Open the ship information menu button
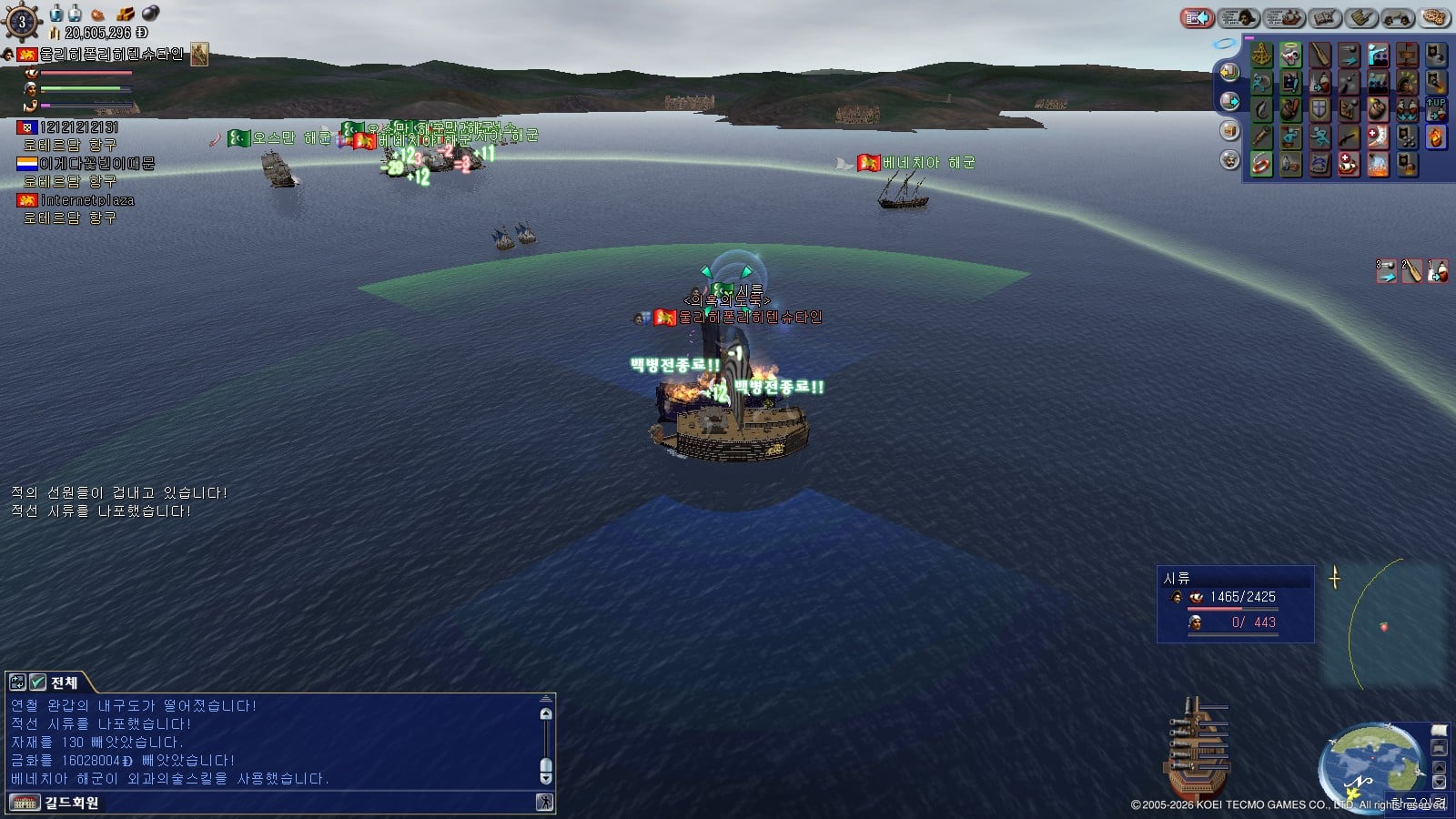Image resolution: width=1456 pixels, height=819 pixels. [x=1284, y=17]
